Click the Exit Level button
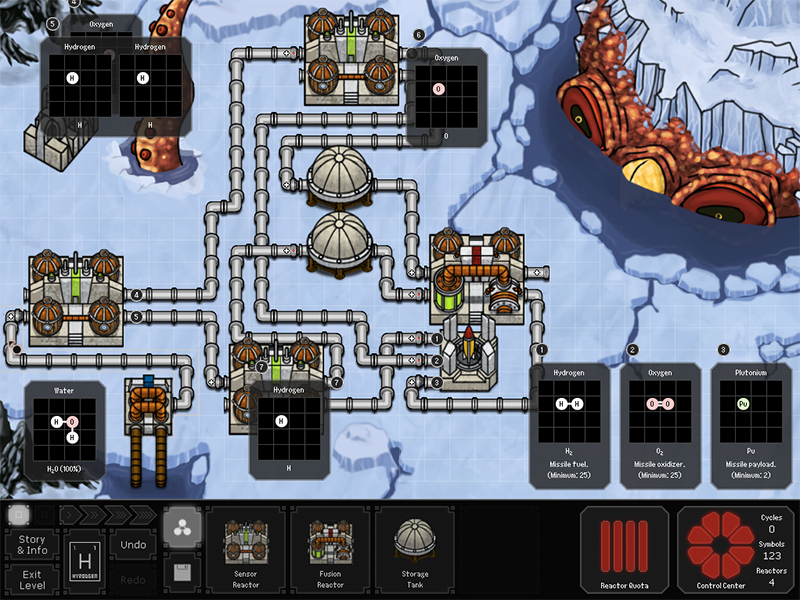This screenshot has height=600, width=800. [x=32, y=581]
